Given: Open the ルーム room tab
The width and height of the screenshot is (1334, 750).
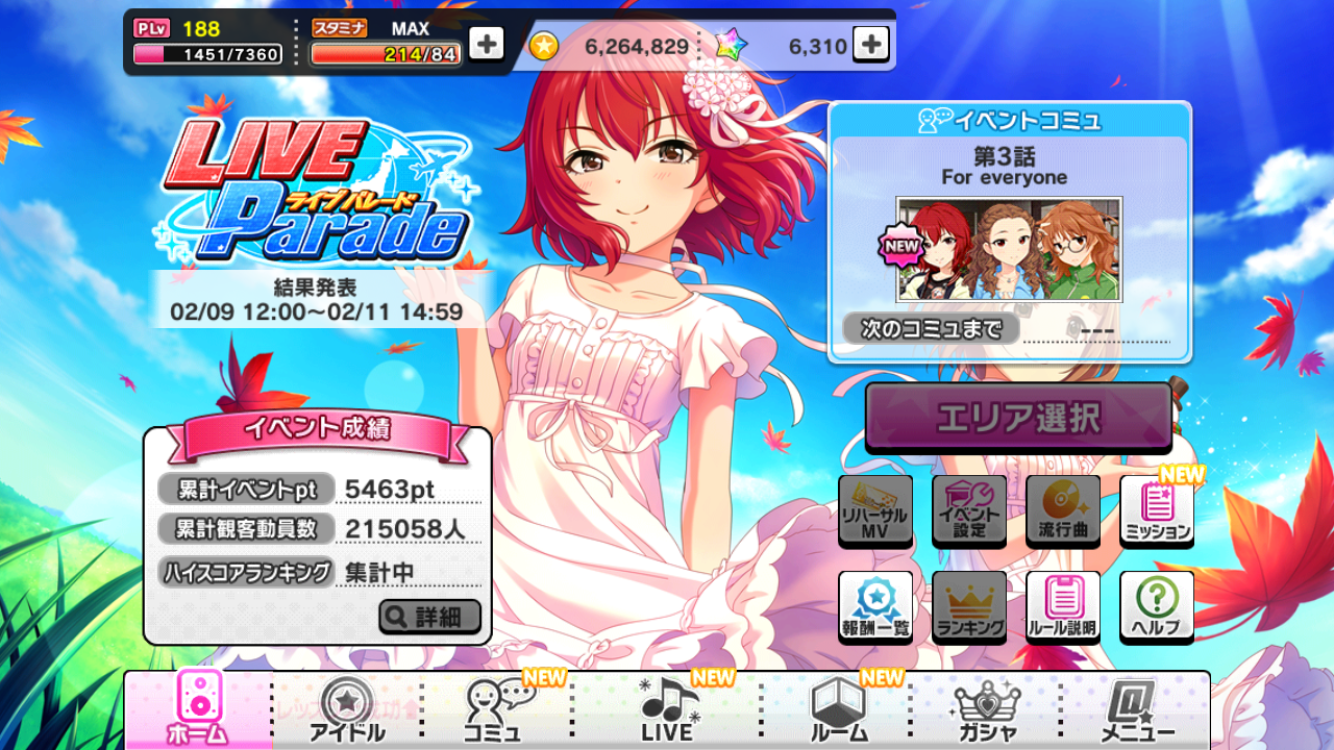Looking at the screenshot, I should coord(837,710).
